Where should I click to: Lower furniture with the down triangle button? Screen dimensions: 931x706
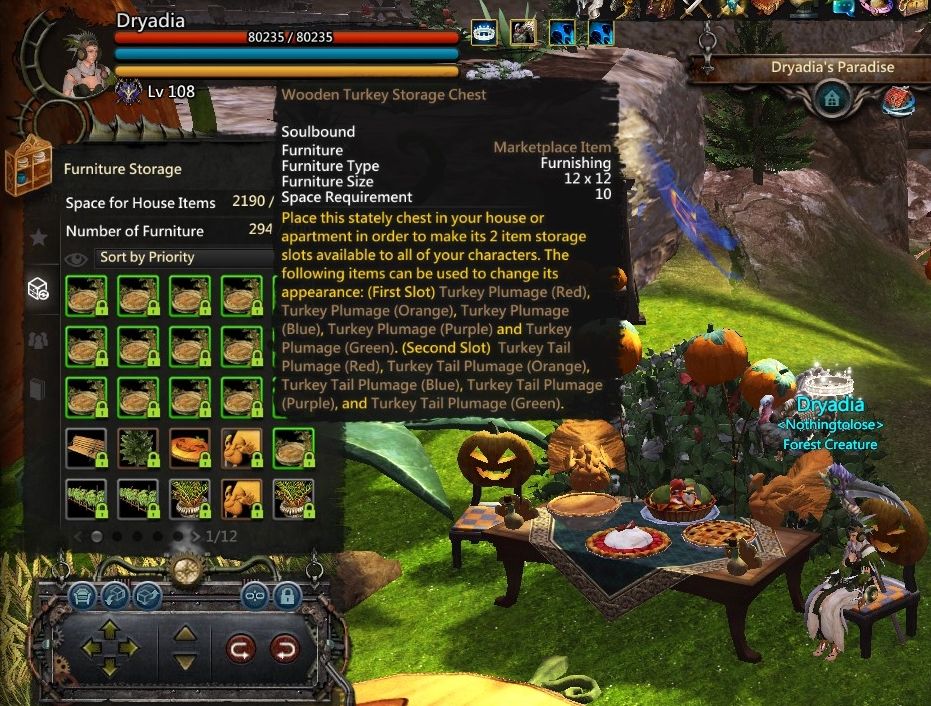pyautogui.click(x=185, y=661)
